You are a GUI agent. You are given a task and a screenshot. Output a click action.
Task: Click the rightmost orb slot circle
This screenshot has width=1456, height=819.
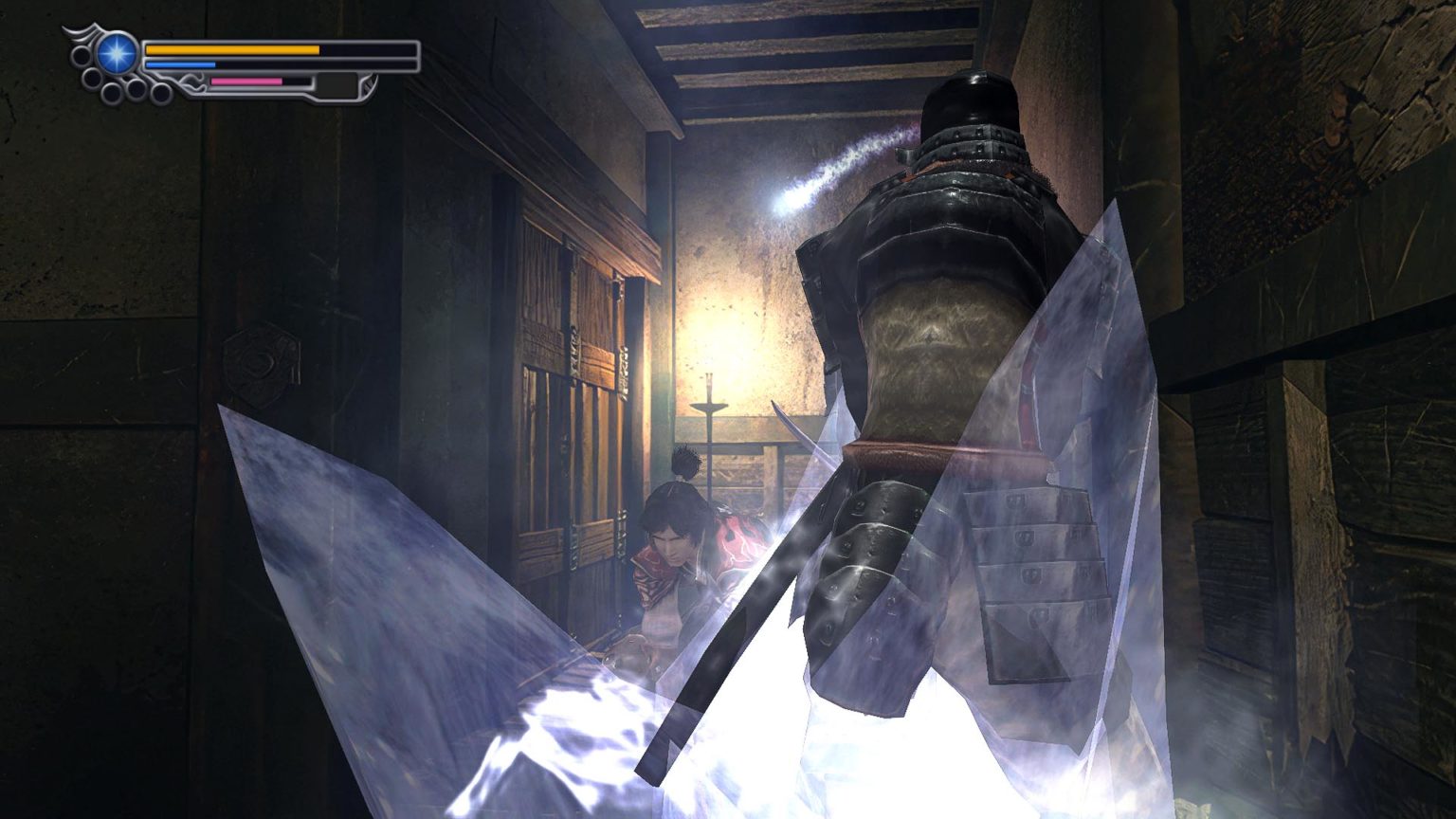click(159, 93)
